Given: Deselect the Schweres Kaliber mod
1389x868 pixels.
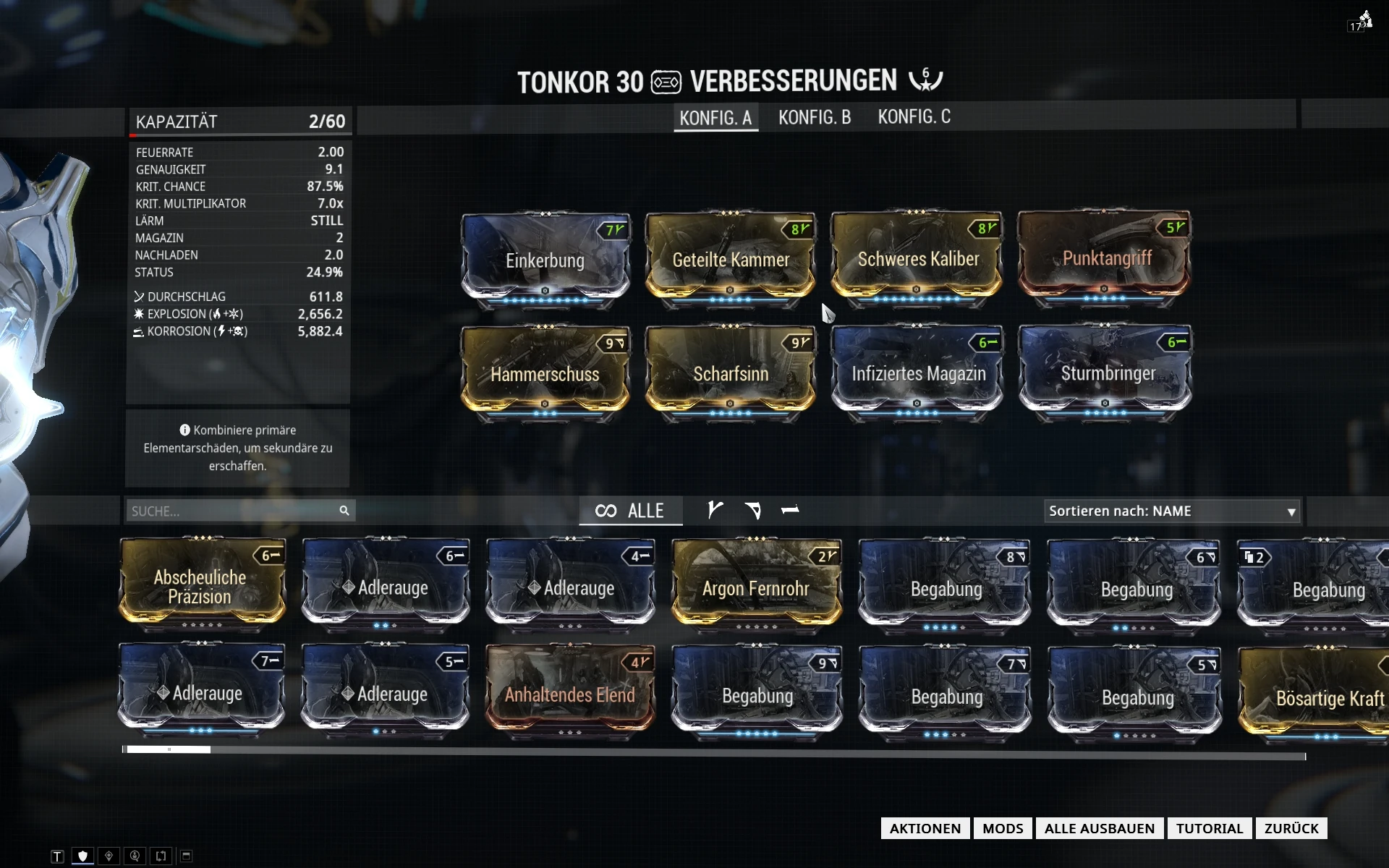Looking at the screenshot, I should coord(917,259).
